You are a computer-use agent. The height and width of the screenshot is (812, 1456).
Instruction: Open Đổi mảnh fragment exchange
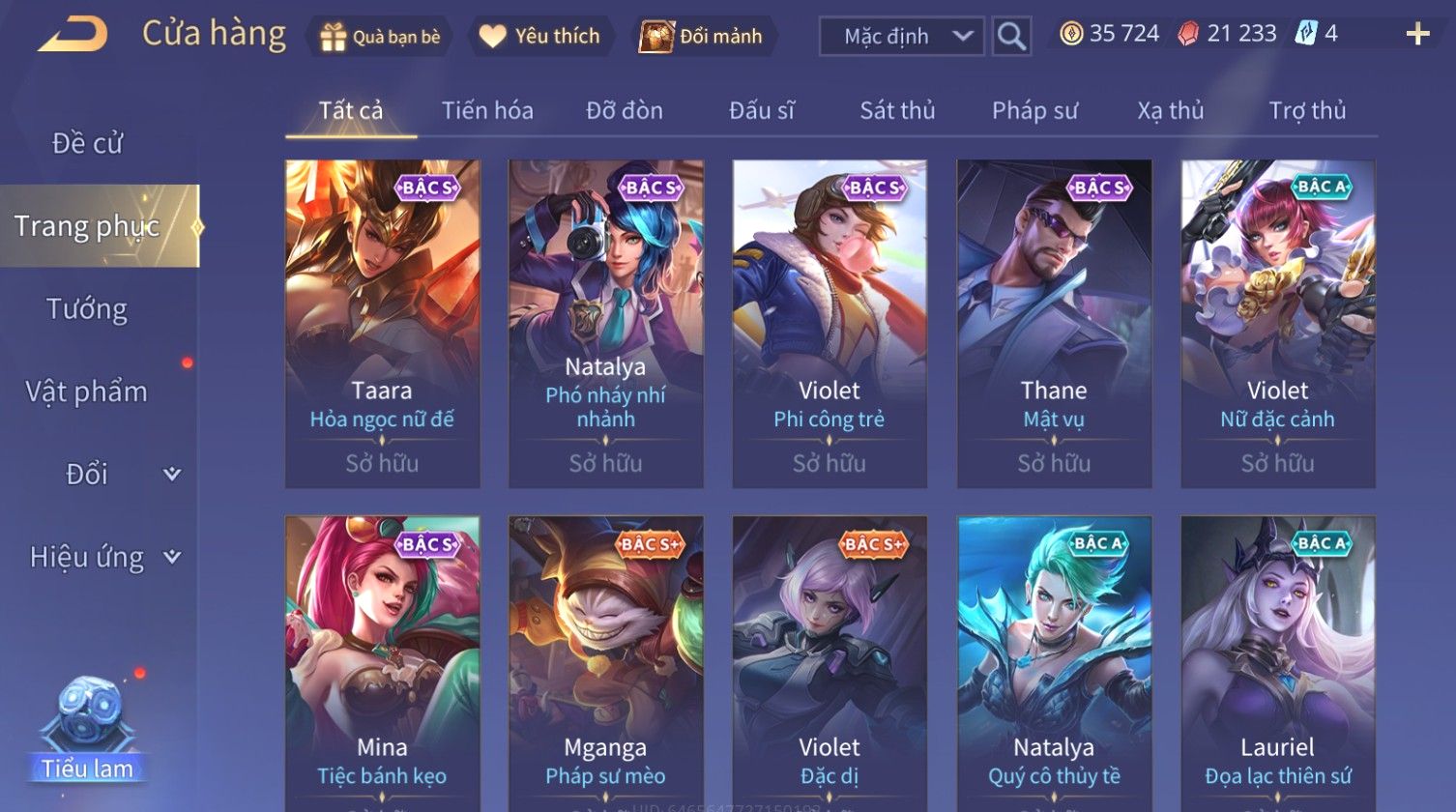[x=702, y=37]
